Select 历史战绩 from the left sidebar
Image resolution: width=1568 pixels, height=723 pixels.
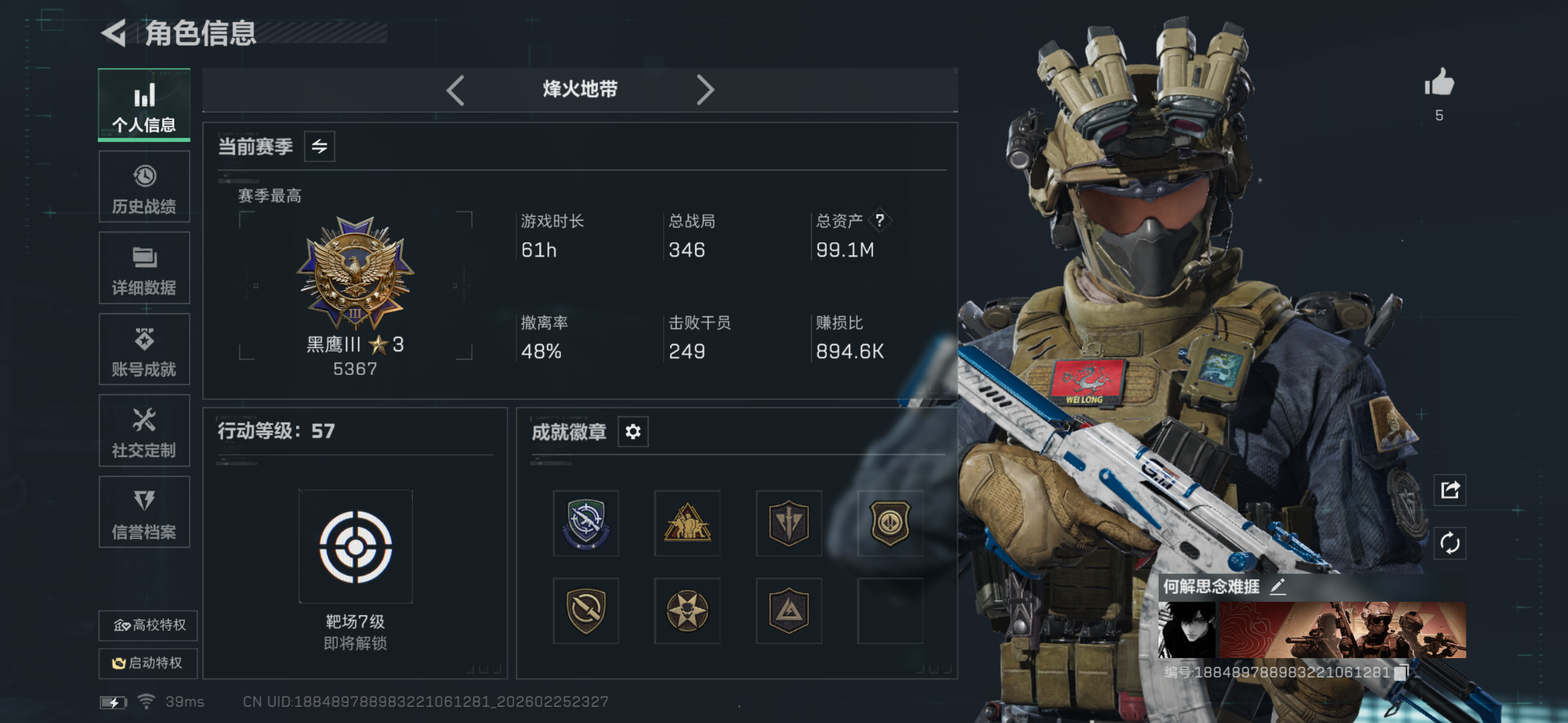click(x=144, y=186)
